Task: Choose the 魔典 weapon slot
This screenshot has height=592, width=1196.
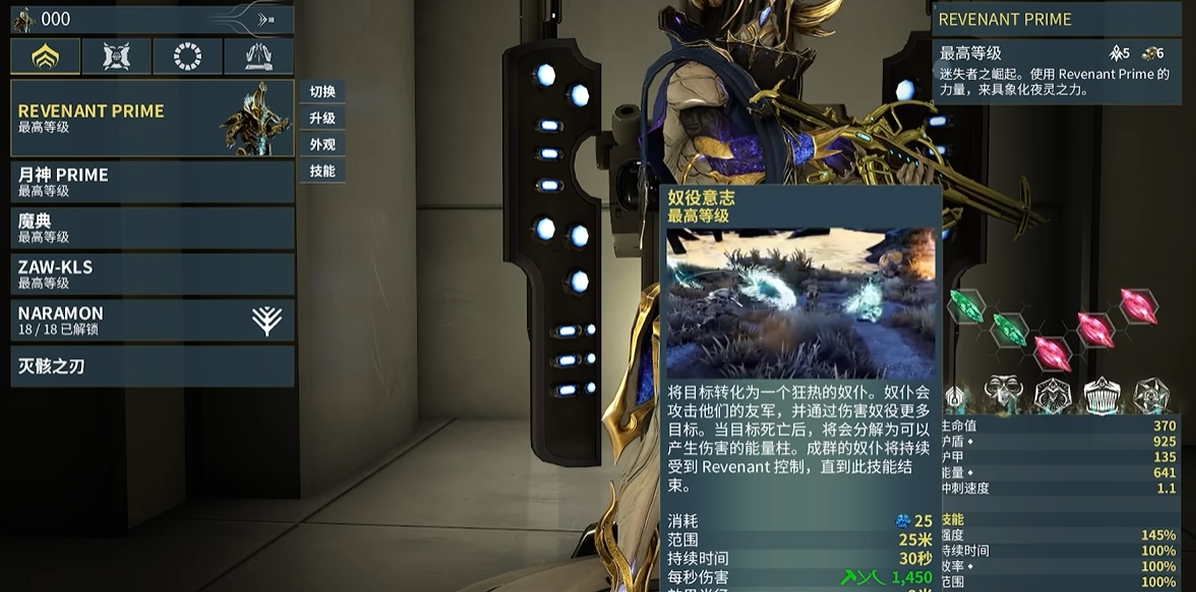Action: (x=152, y=227)
